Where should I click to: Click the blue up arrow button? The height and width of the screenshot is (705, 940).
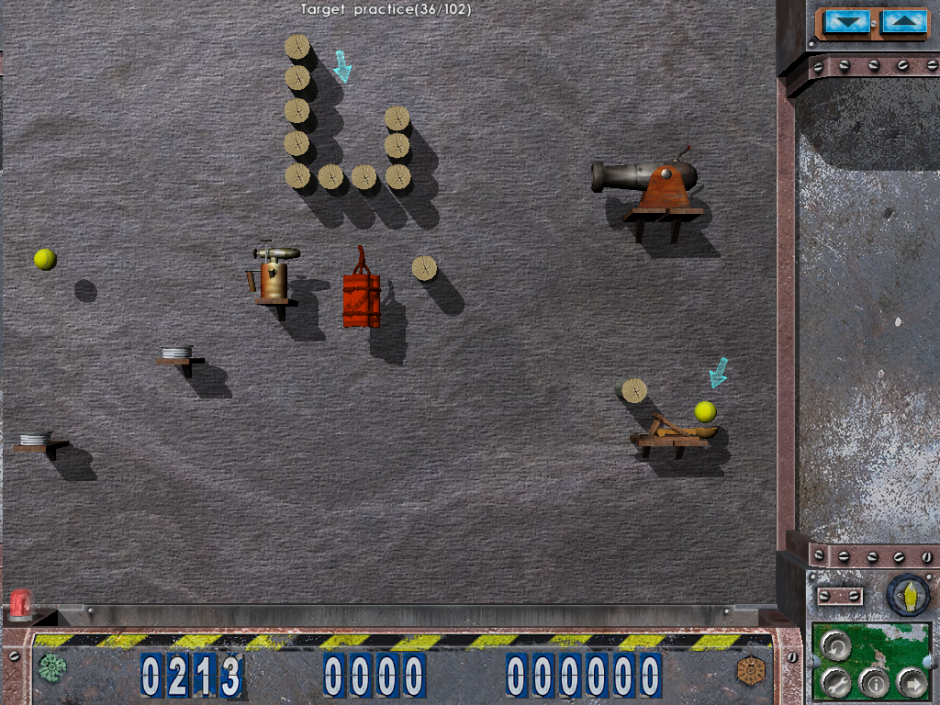905,20
